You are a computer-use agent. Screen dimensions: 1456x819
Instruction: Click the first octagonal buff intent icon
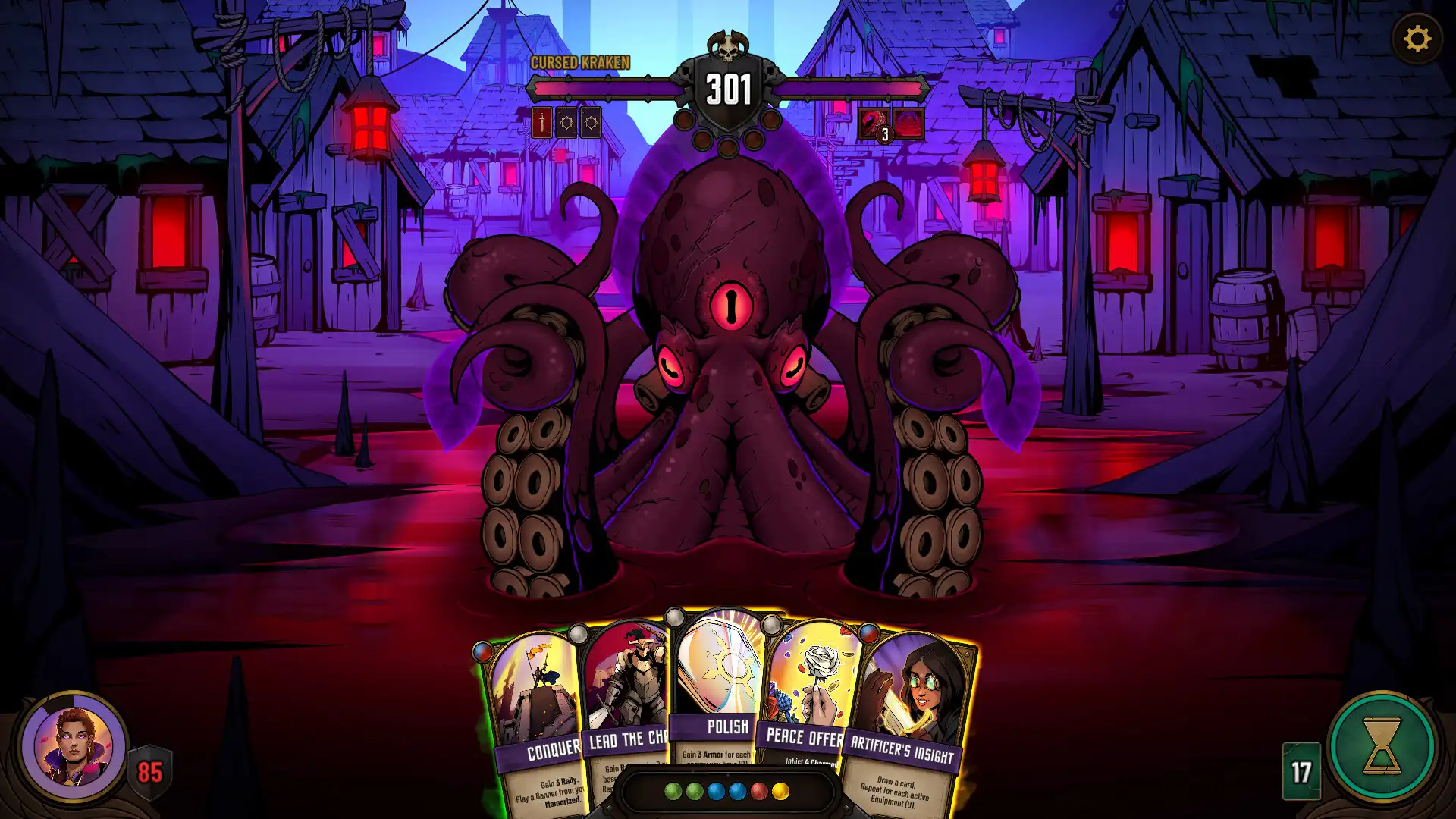pyautogui.click(x=567, y=122)
